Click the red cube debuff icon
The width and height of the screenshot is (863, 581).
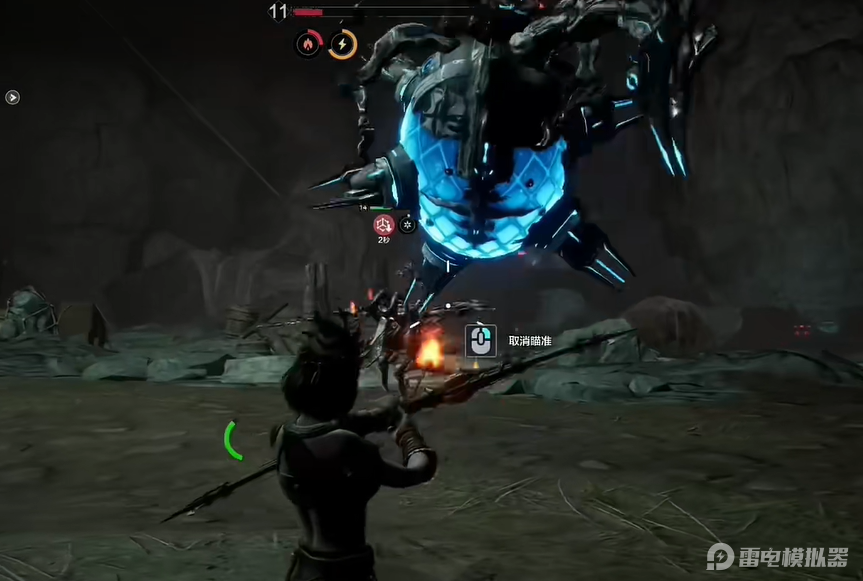coord(382,224)
